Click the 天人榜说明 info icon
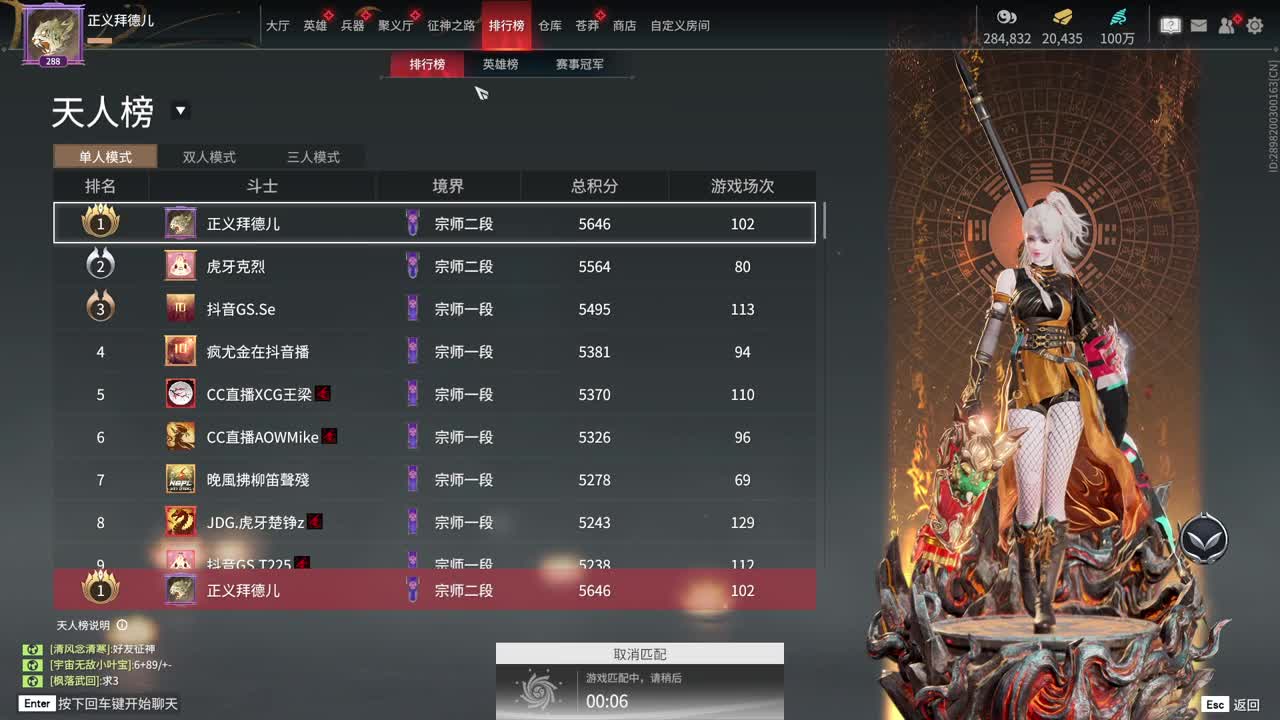 [x=123, y=625]
